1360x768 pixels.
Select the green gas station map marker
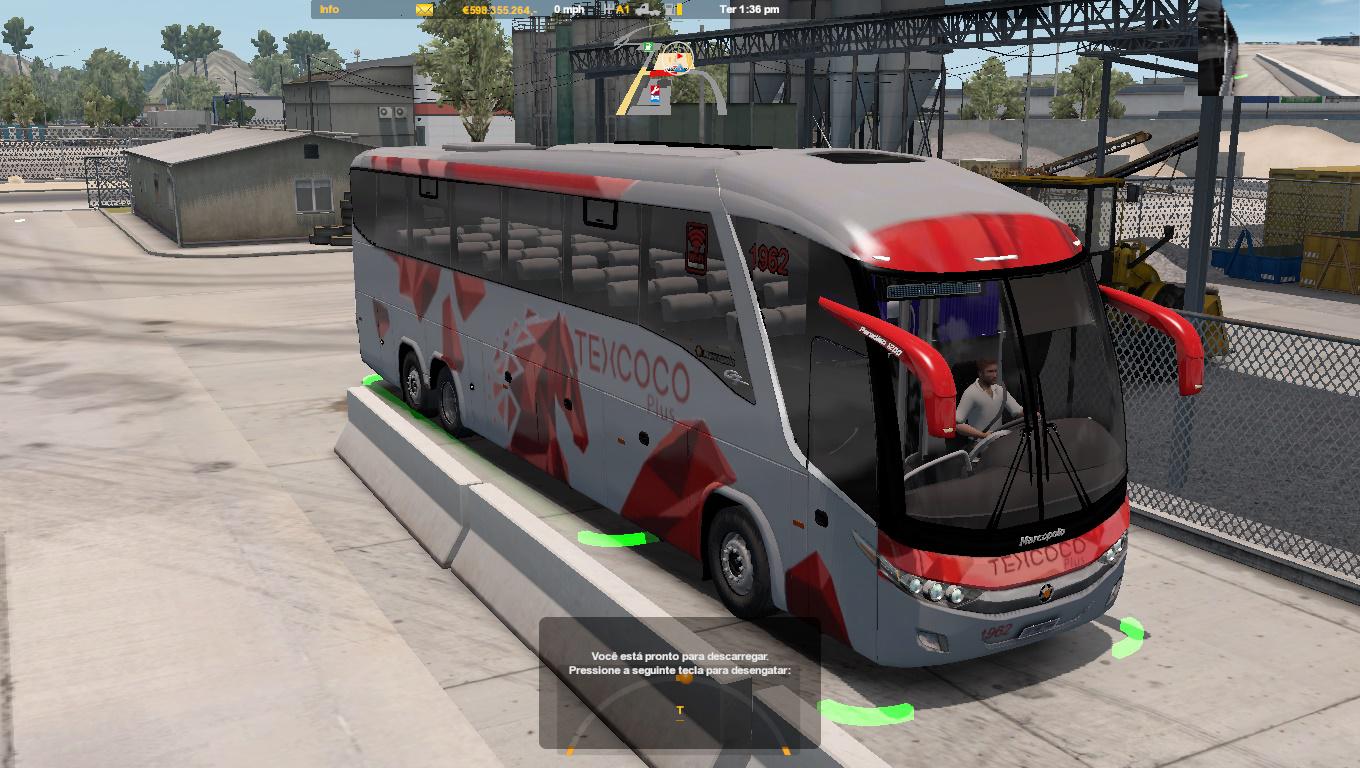pyautogui.click(x=648, y=46)
